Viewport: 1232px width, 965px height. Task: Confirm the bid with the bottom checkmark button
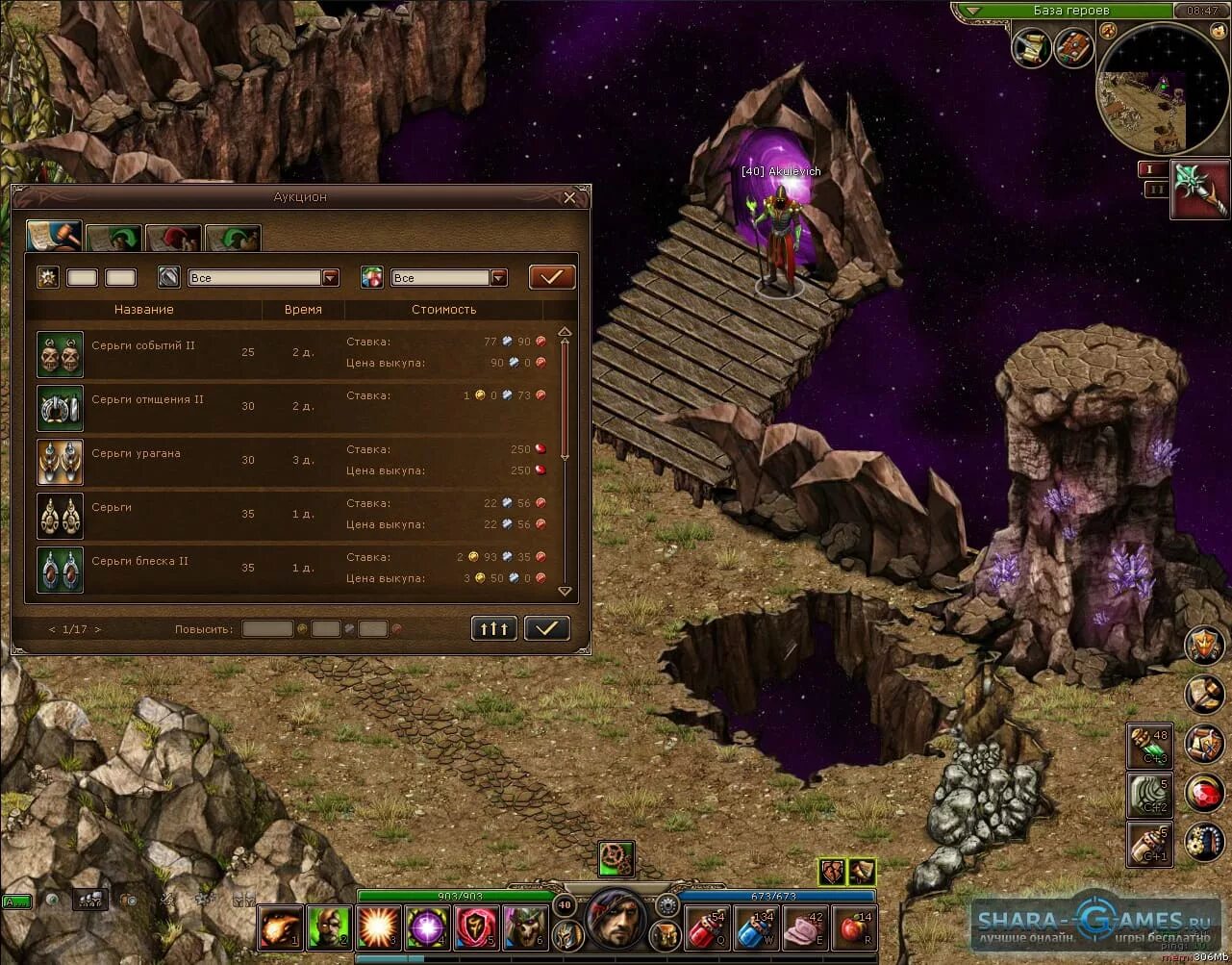point(546,628)
